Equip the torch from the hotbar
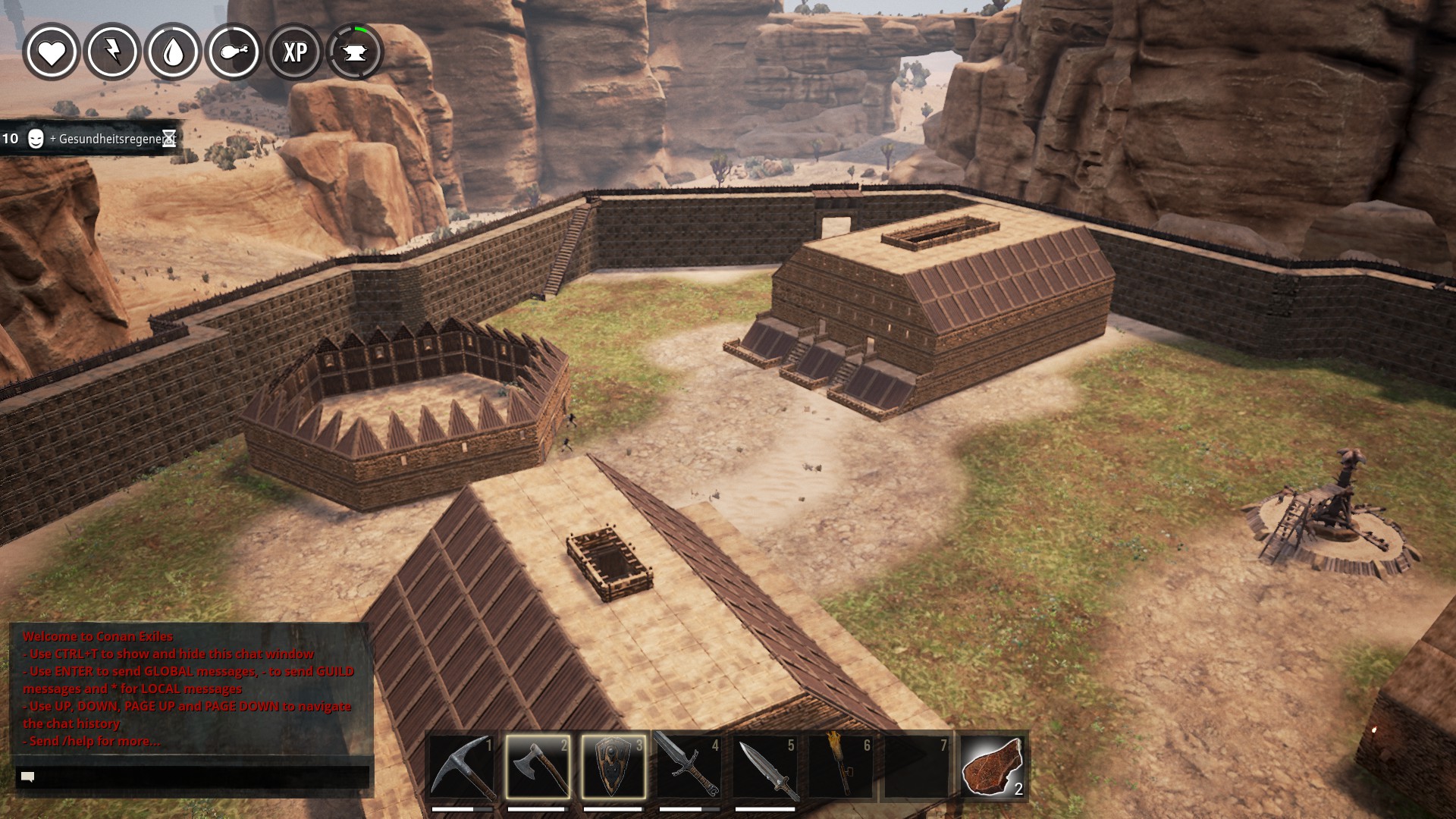This screenshot has width=1456, height=819. 841,767
